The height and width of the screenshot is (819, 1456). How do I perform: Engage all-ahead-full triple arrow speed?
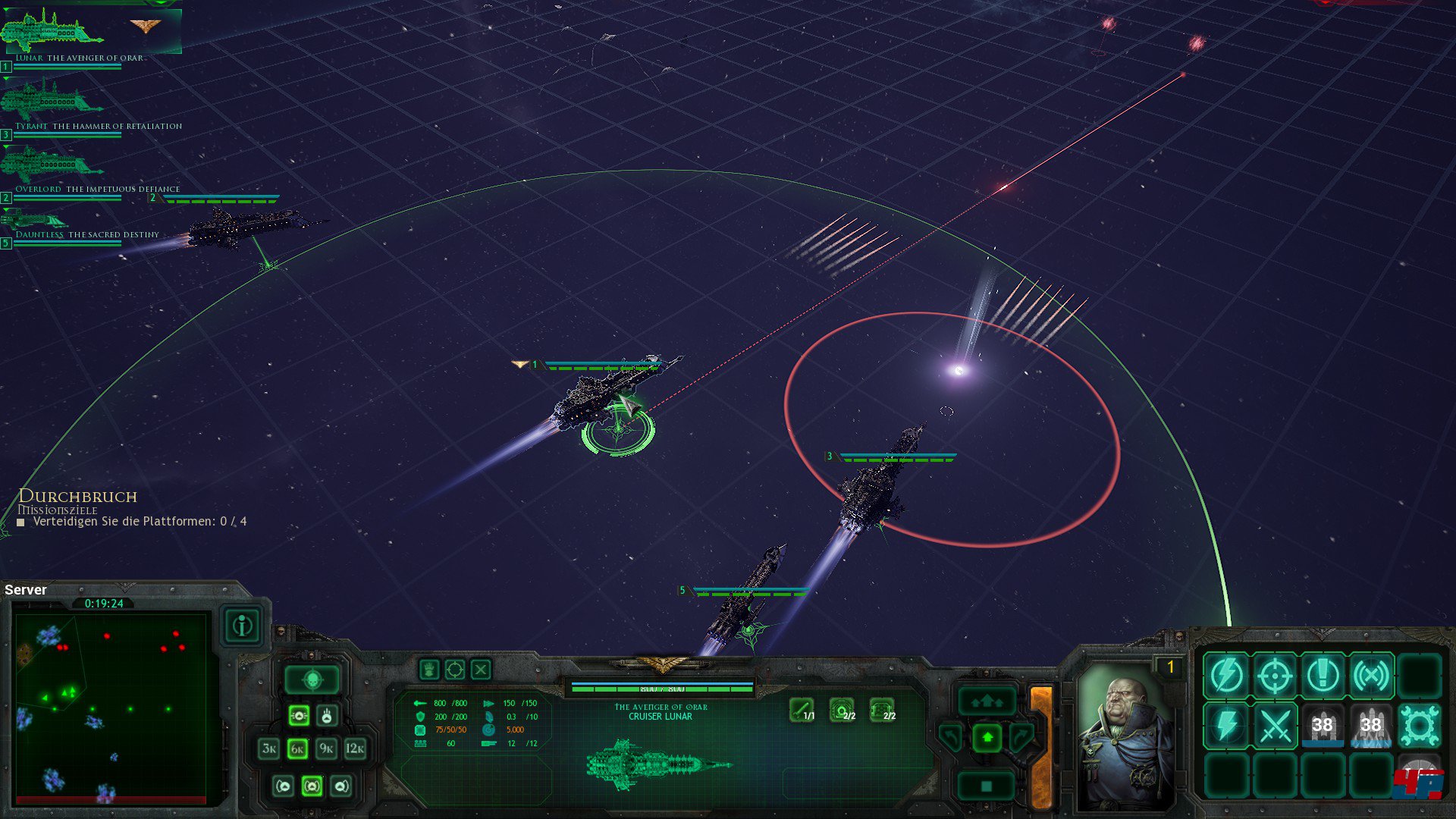(987, 701)
